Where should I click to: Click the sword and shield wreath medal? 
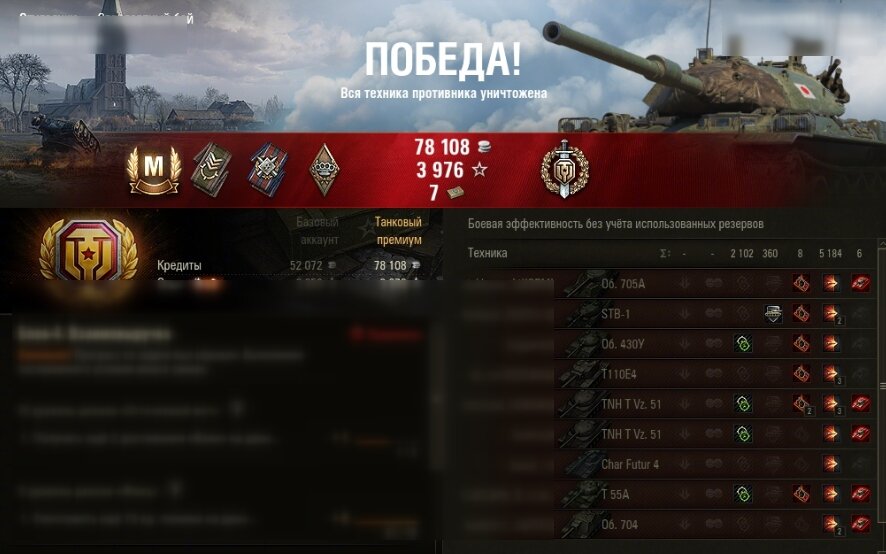point(564,168)
